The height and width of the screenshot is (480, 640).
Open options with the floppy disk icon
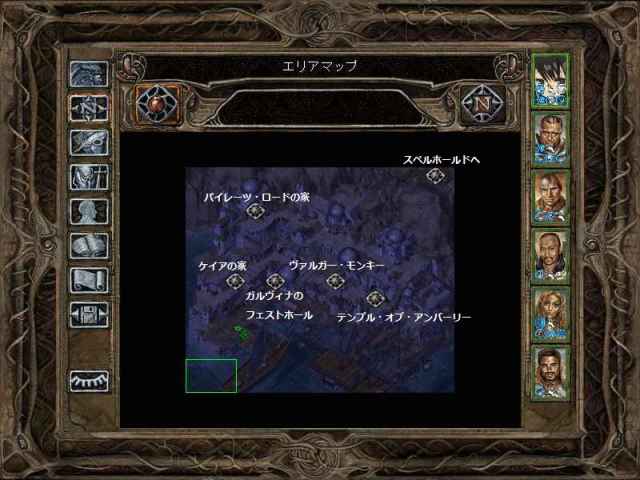[x=88, y=314]
